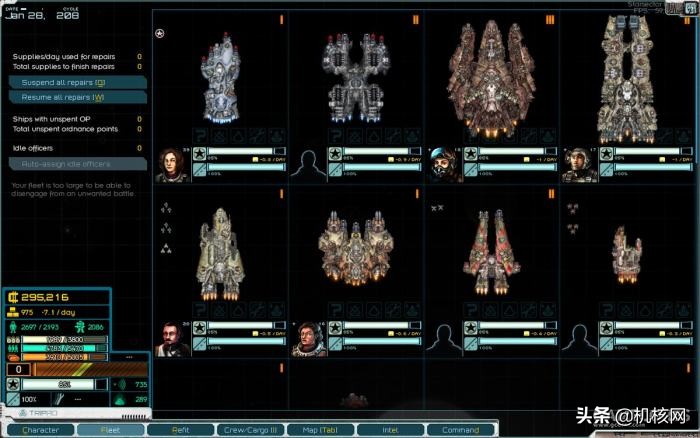Open the masked pilot officer portrait

tap(444, 165)
